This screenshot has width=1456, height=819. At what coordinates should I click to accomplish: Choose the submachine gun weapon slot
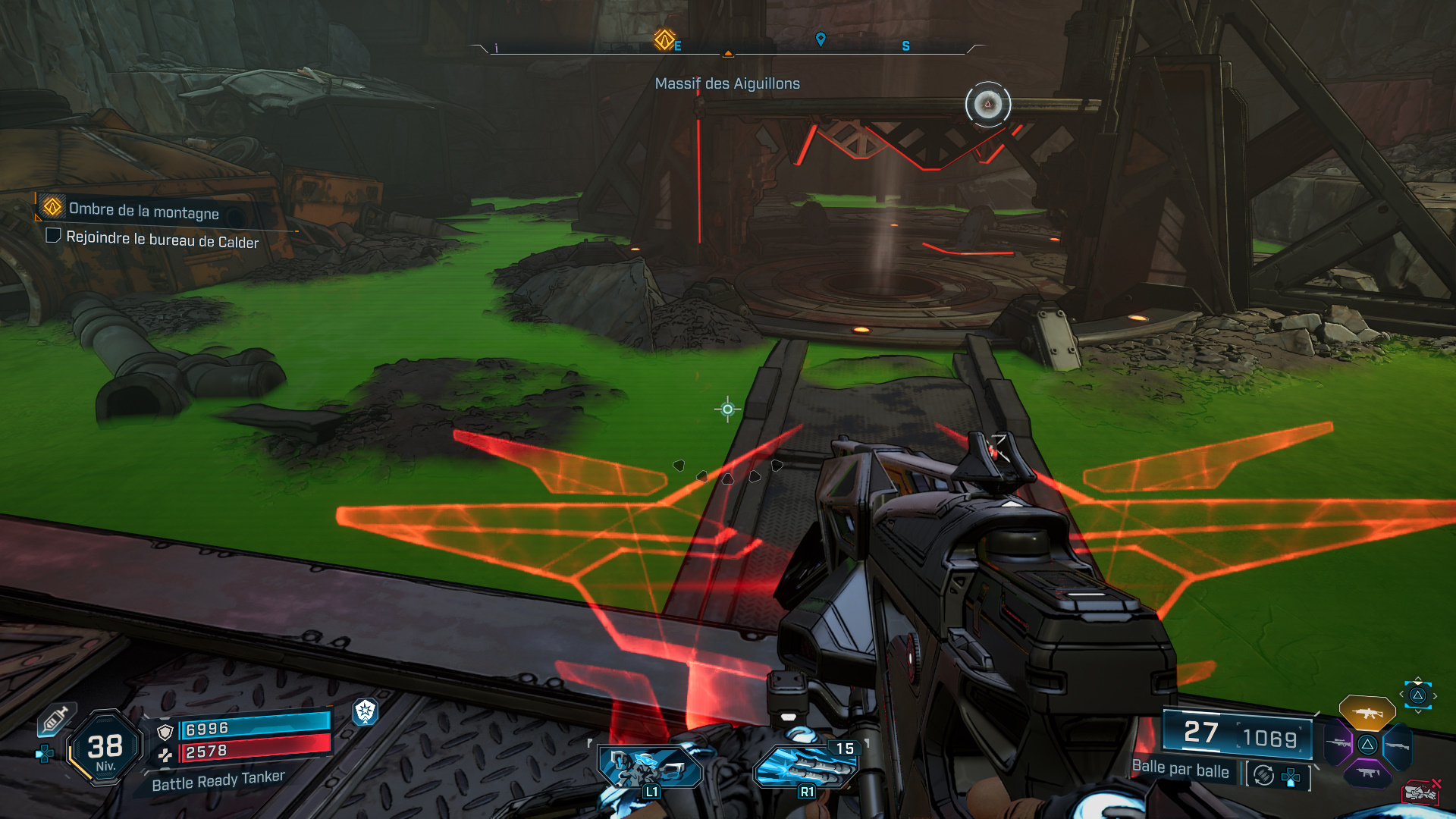(x=1367, y=773)
